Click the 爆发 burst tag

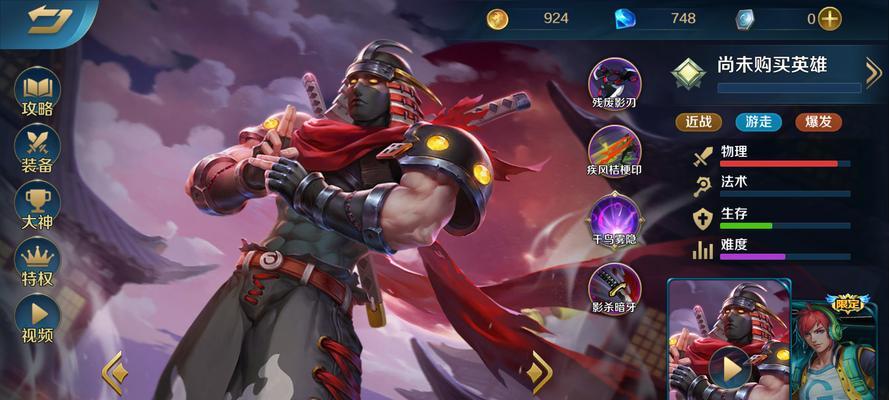coord(818,121)
